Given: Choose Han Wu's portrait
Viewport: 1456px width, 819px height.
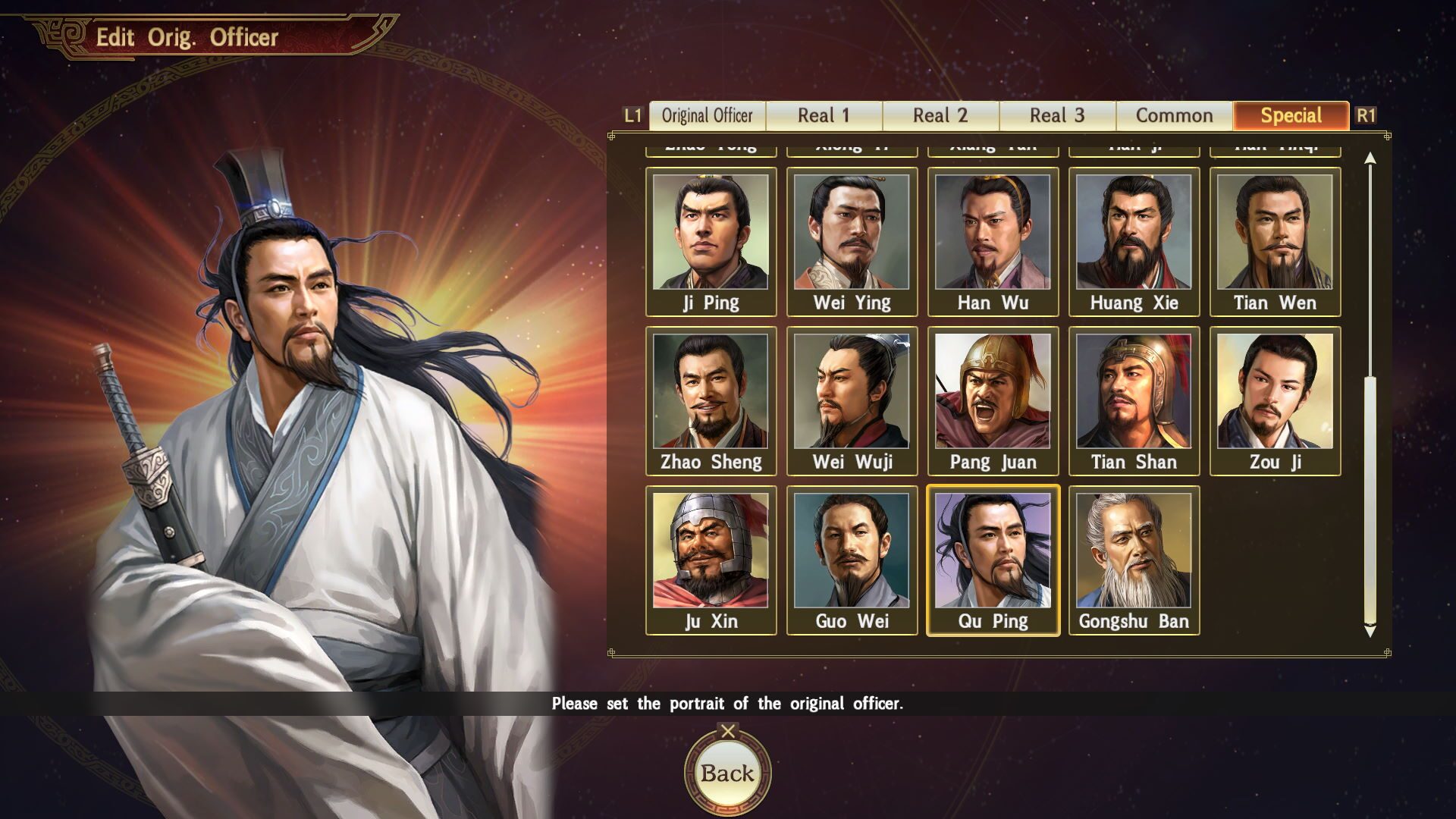Looking at the screenshot, I should 993,241.
